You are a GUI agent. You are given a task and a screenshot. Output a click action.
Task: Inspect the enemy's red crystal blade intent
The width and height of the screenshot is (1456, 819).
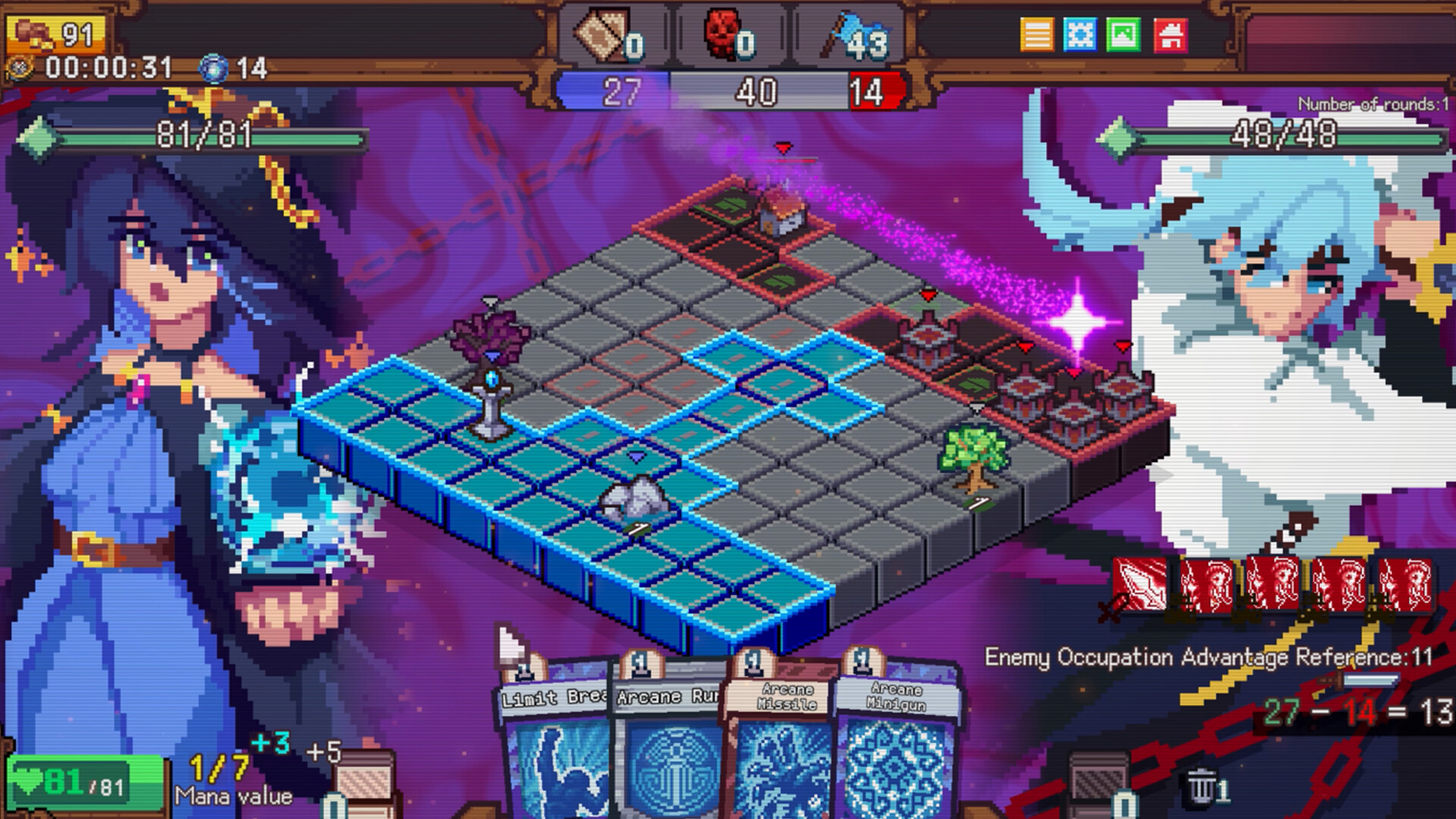(x=1139, y=585)
